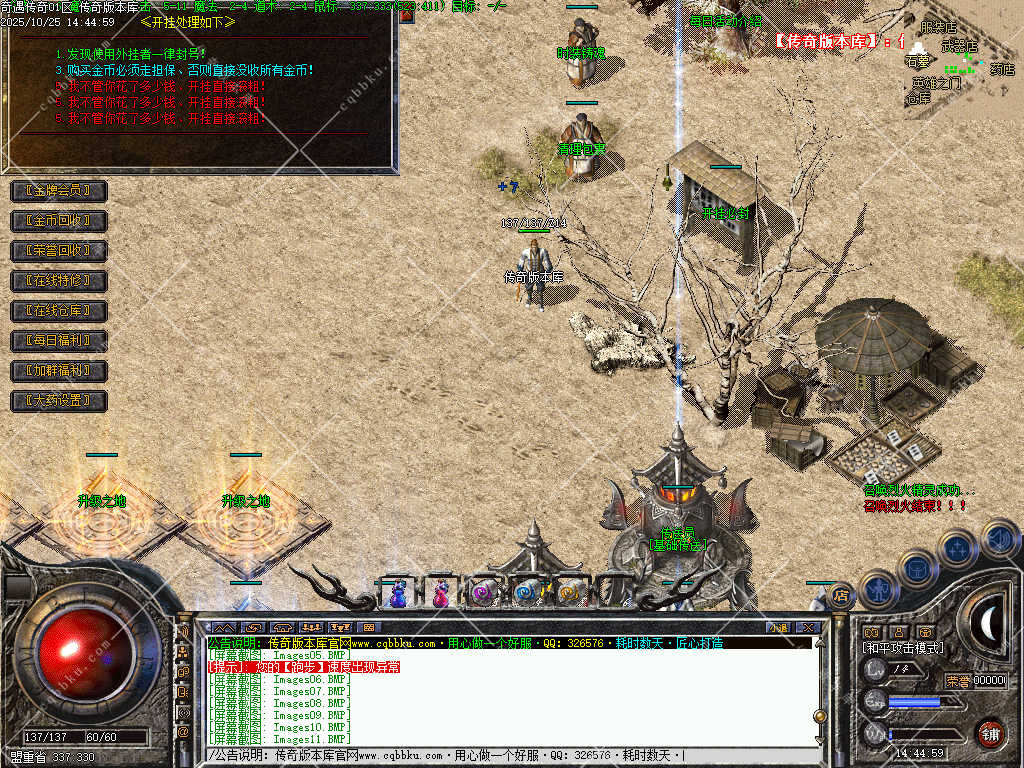Switch the 和平攻击模式 attack mode

click(x=903, y=648)
